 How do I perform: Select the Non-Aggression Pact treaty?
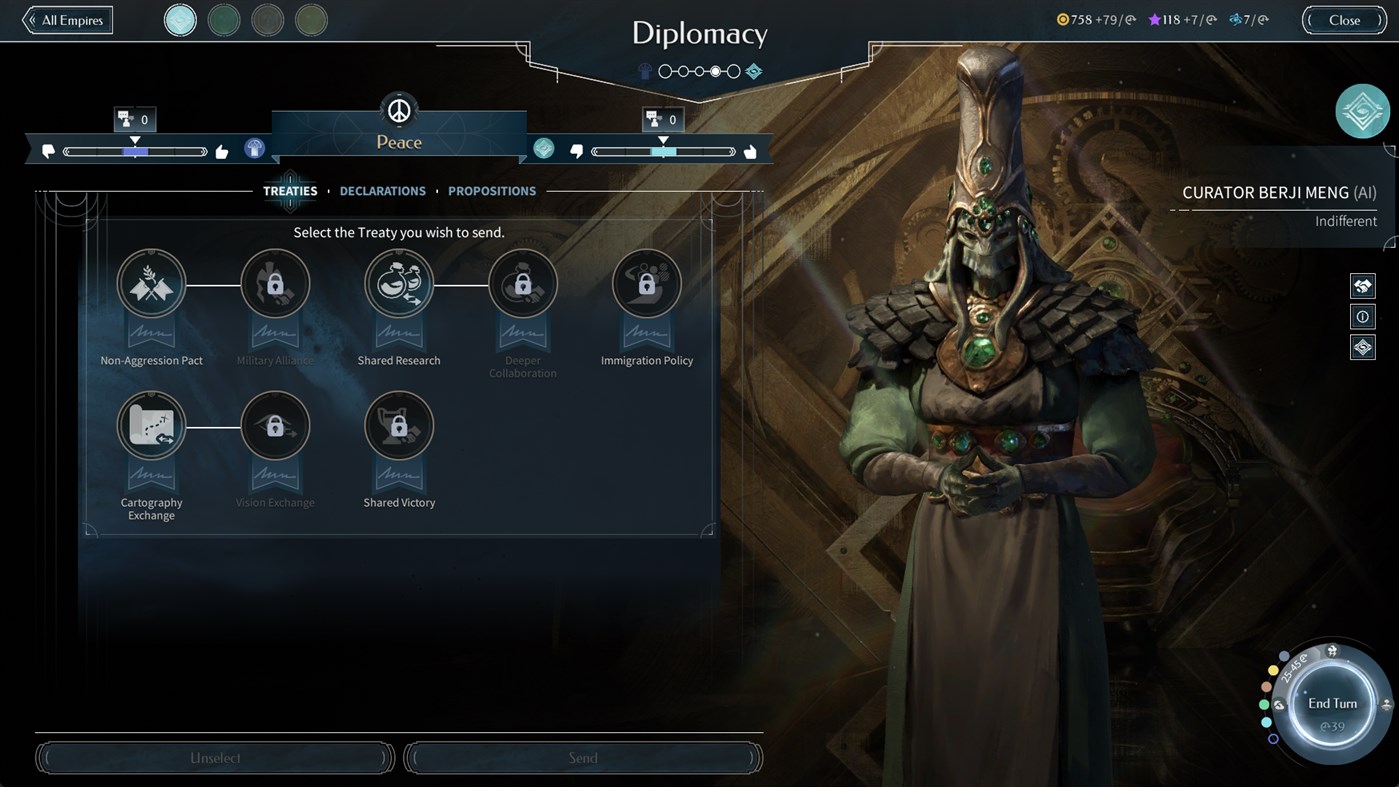pyautogui.click(x=151, y=283)
